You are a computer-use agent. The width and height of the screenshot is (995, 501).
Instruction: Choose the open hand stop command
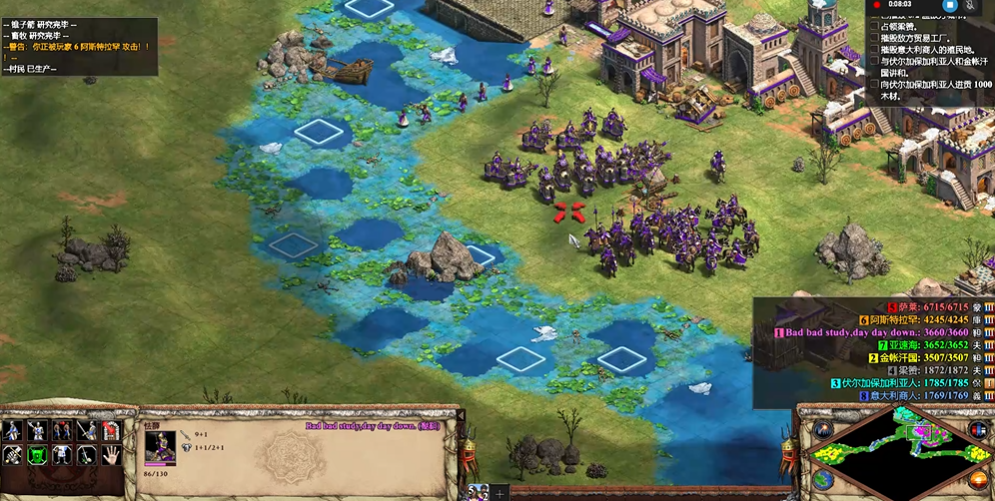113,456
